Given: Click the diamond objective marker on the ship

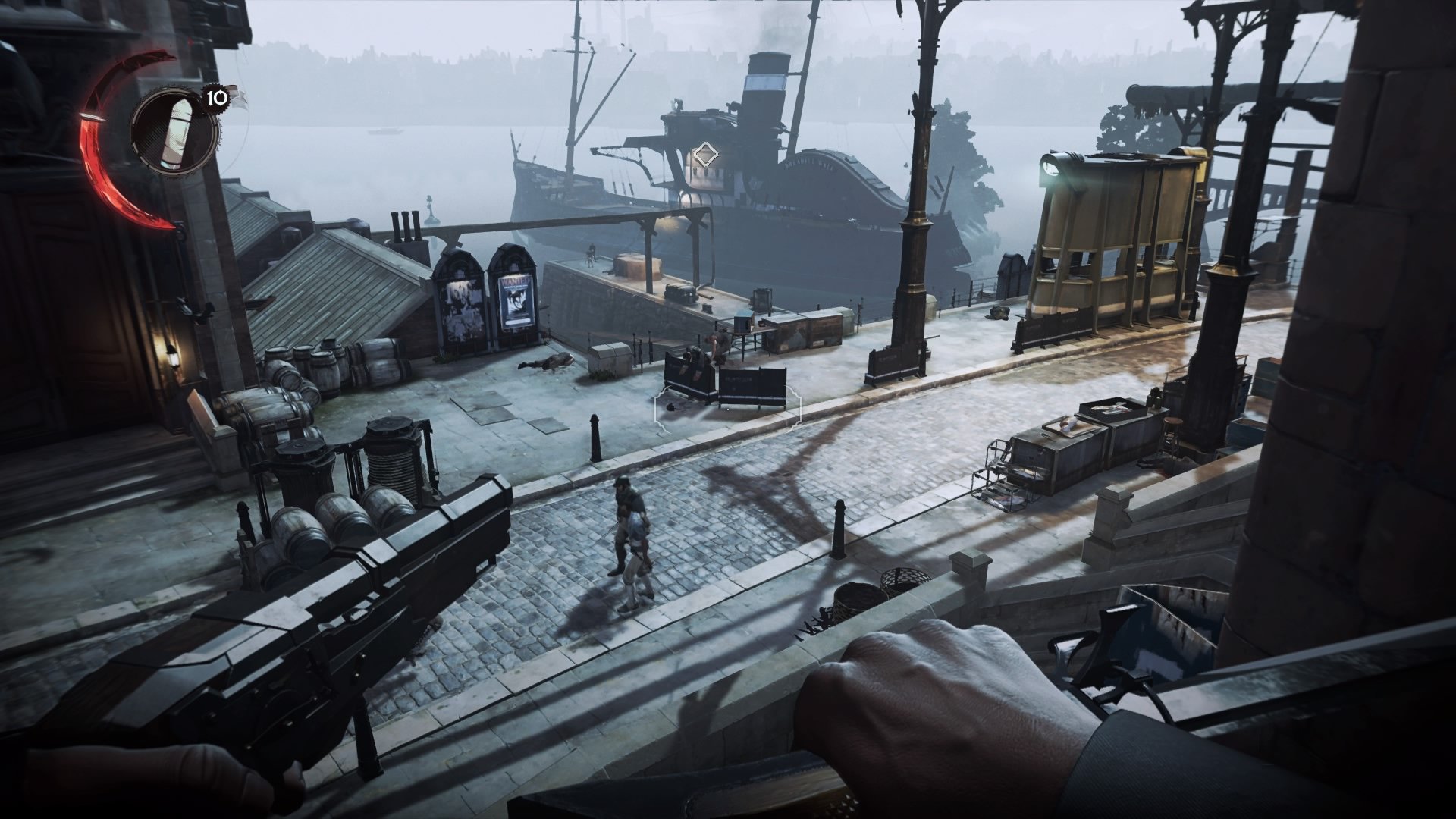Looking at the screenshot, I should pyautogui.click(x=707, y=154).
